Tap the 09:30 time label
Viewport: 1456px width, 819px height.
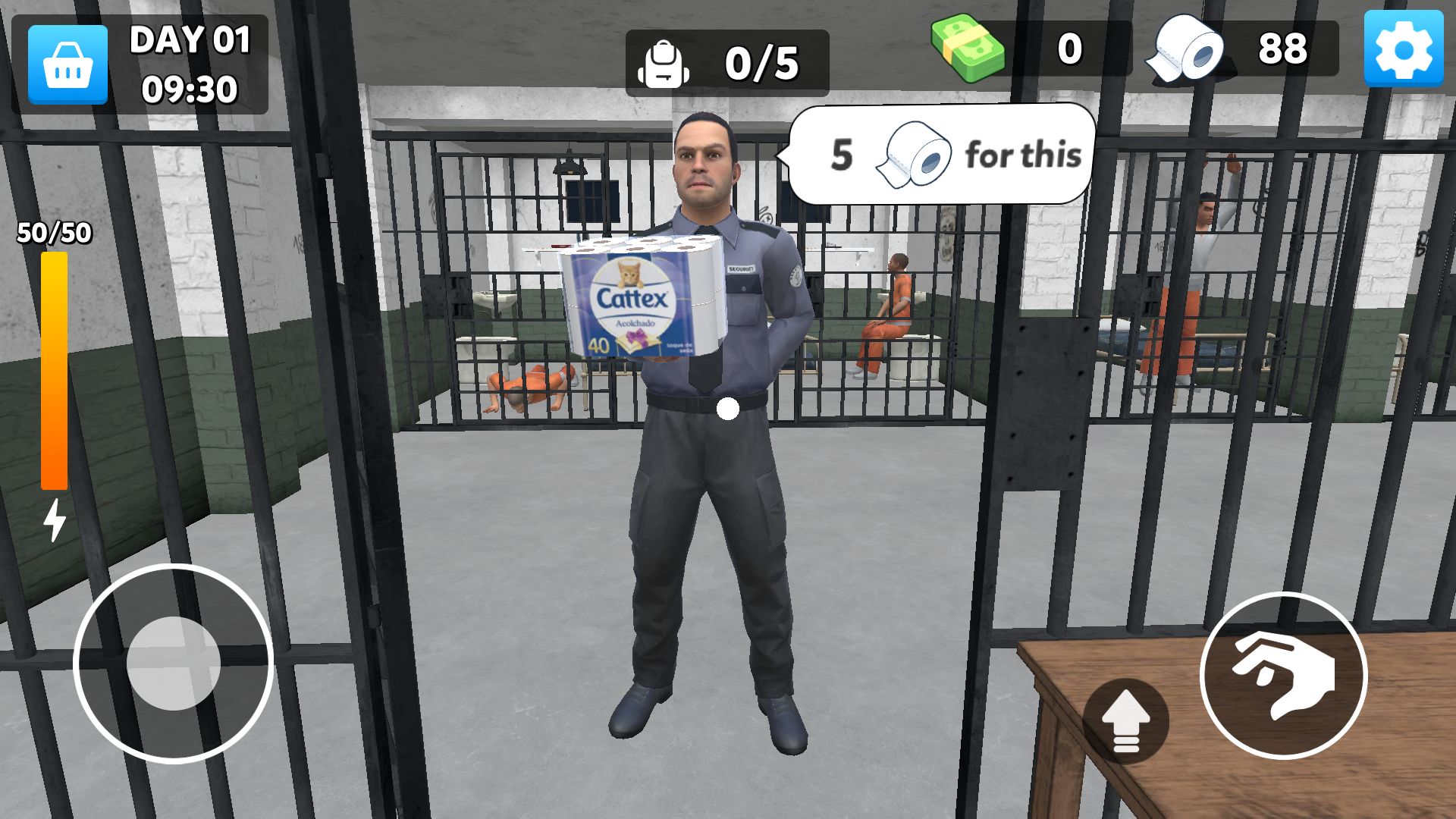[x=190, y=87]
